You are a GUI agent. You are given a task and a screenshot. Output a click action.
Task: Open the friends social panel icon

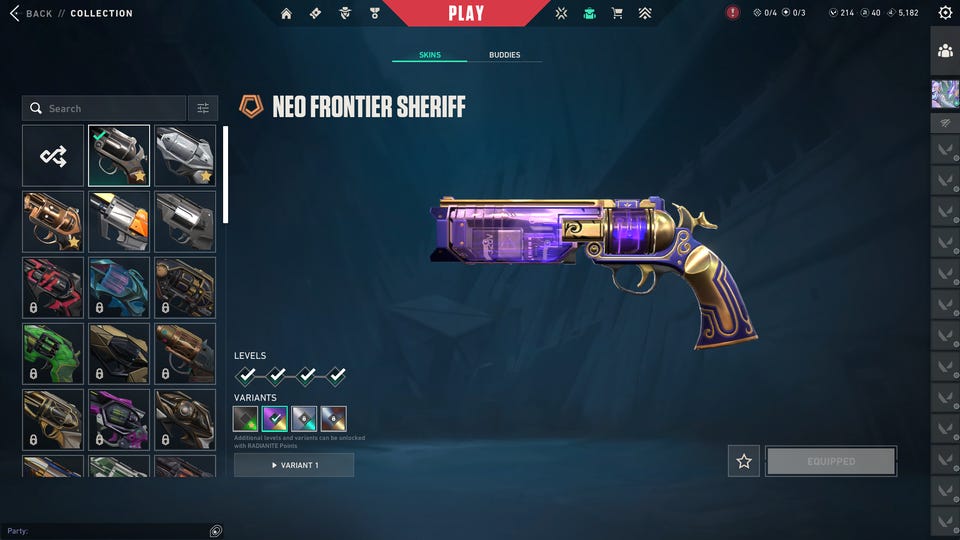[945, 50]
